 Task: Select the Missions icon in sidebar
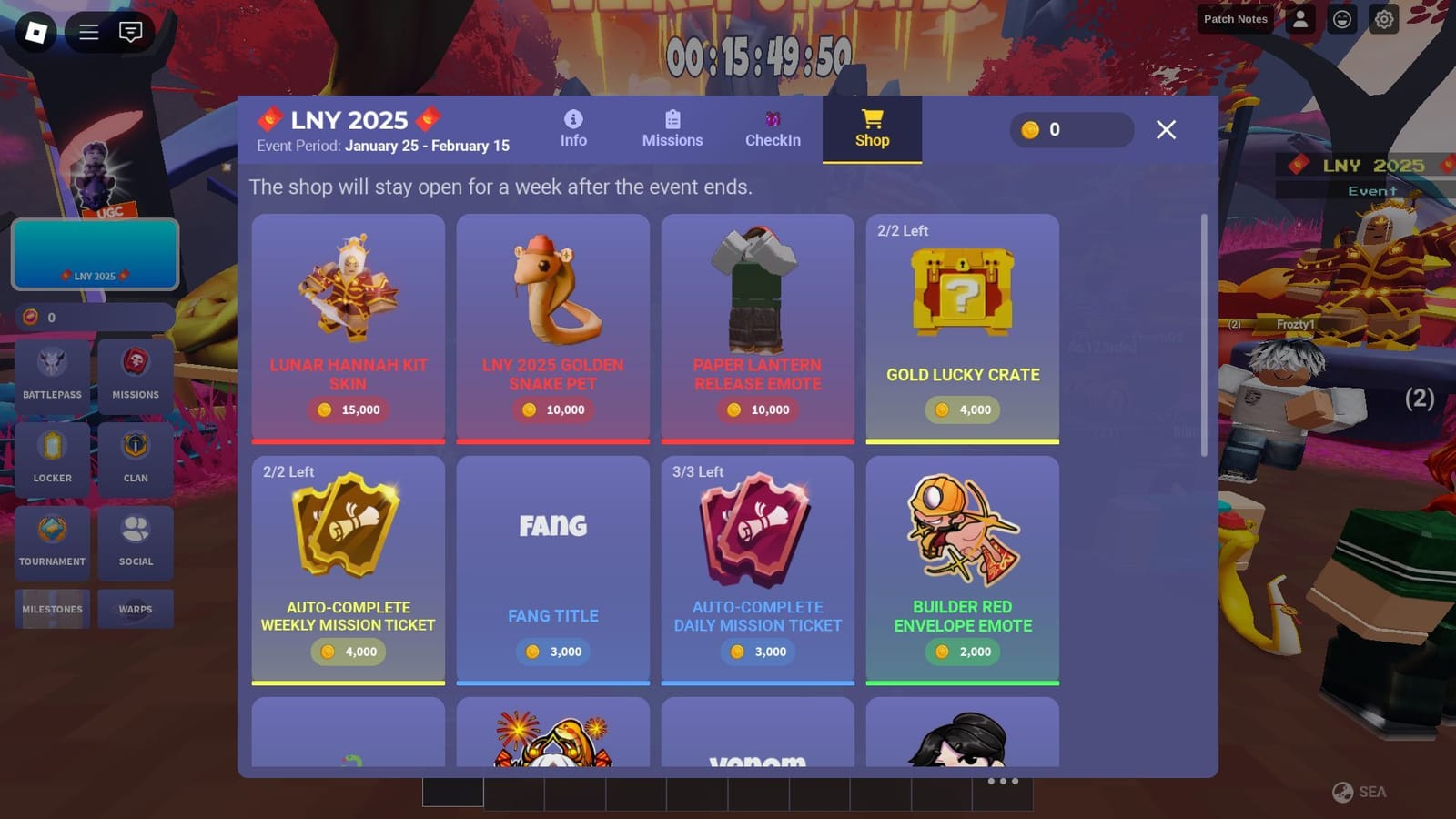point(135,373)
